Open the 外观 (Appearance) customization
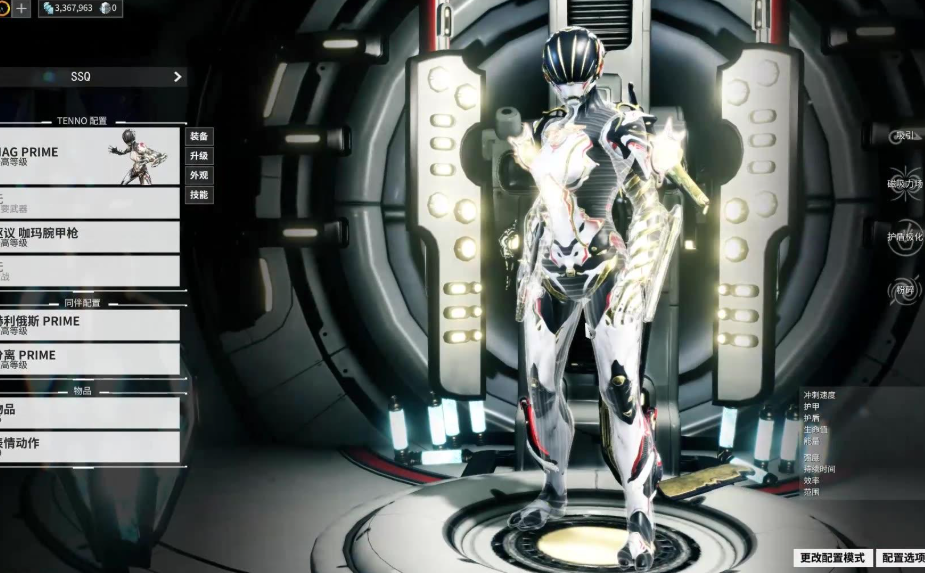This screenshot has width=925, height=573. point(199,175)
